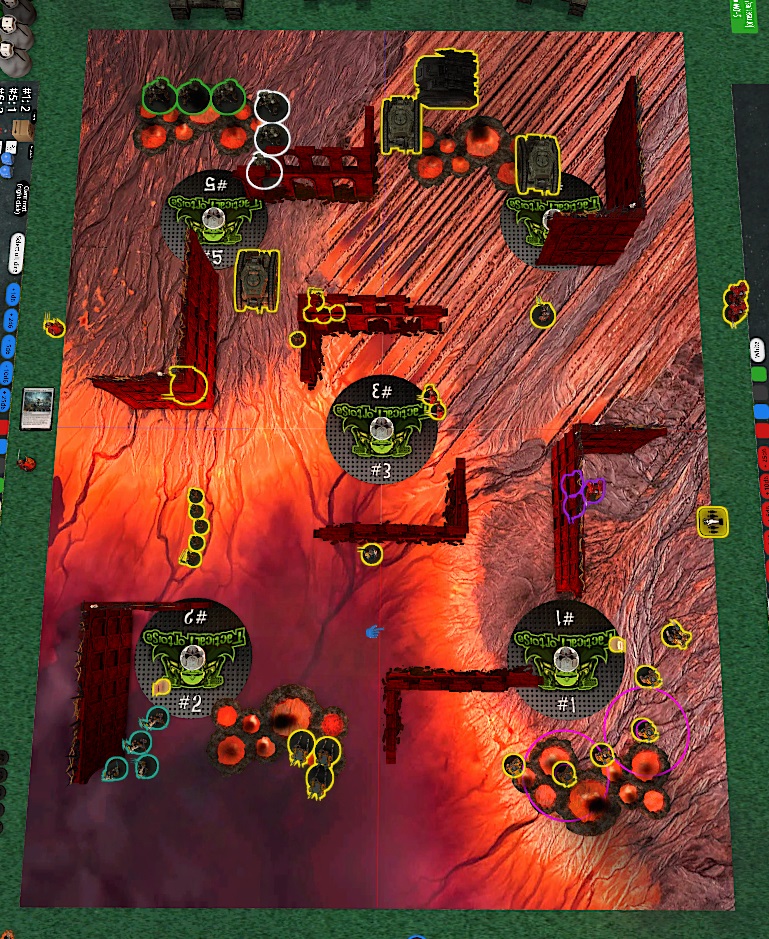Click the white pill button on right dice panel
769x939 pixels.
click(x=757, y=349)
